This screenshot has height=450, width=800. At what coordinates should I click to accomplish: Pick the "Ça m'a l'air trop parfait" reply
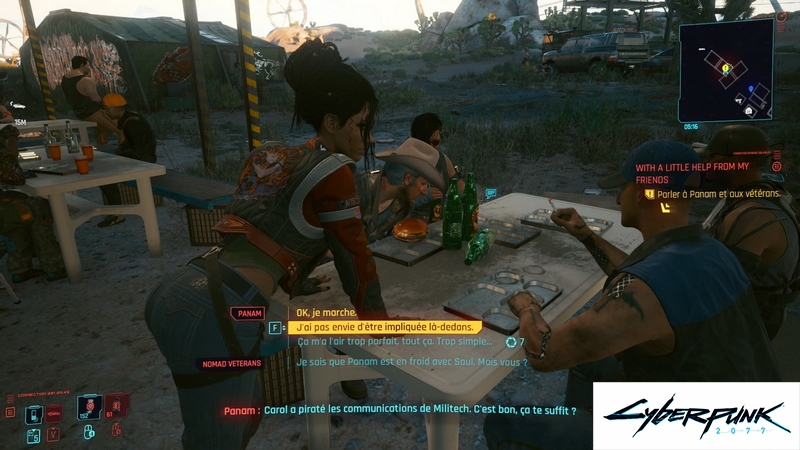pyautogui.click(x=395, y=342)
